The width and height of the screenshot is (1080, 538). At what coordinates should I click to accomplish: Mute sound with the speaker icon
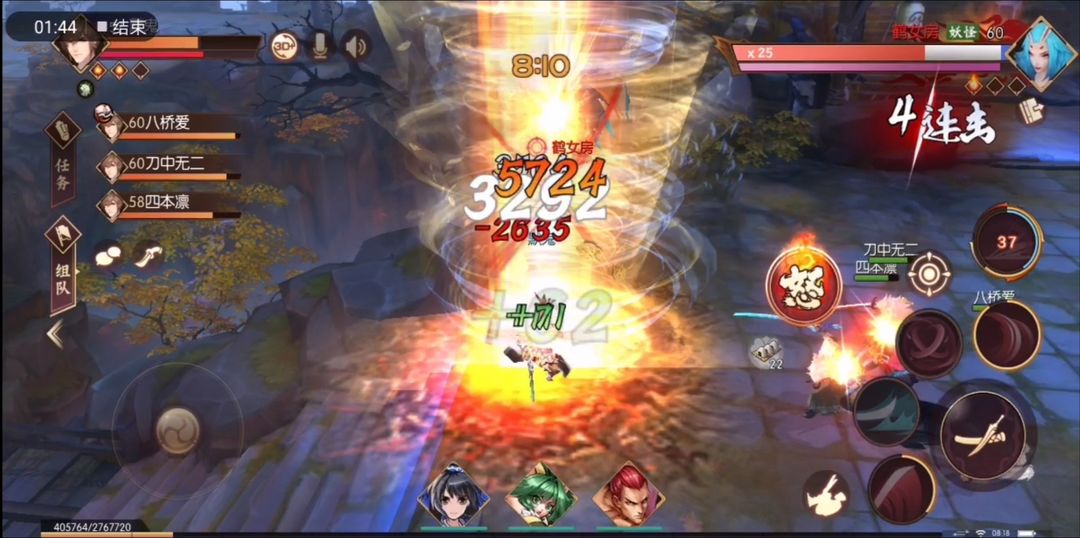(x=355, y=46)
